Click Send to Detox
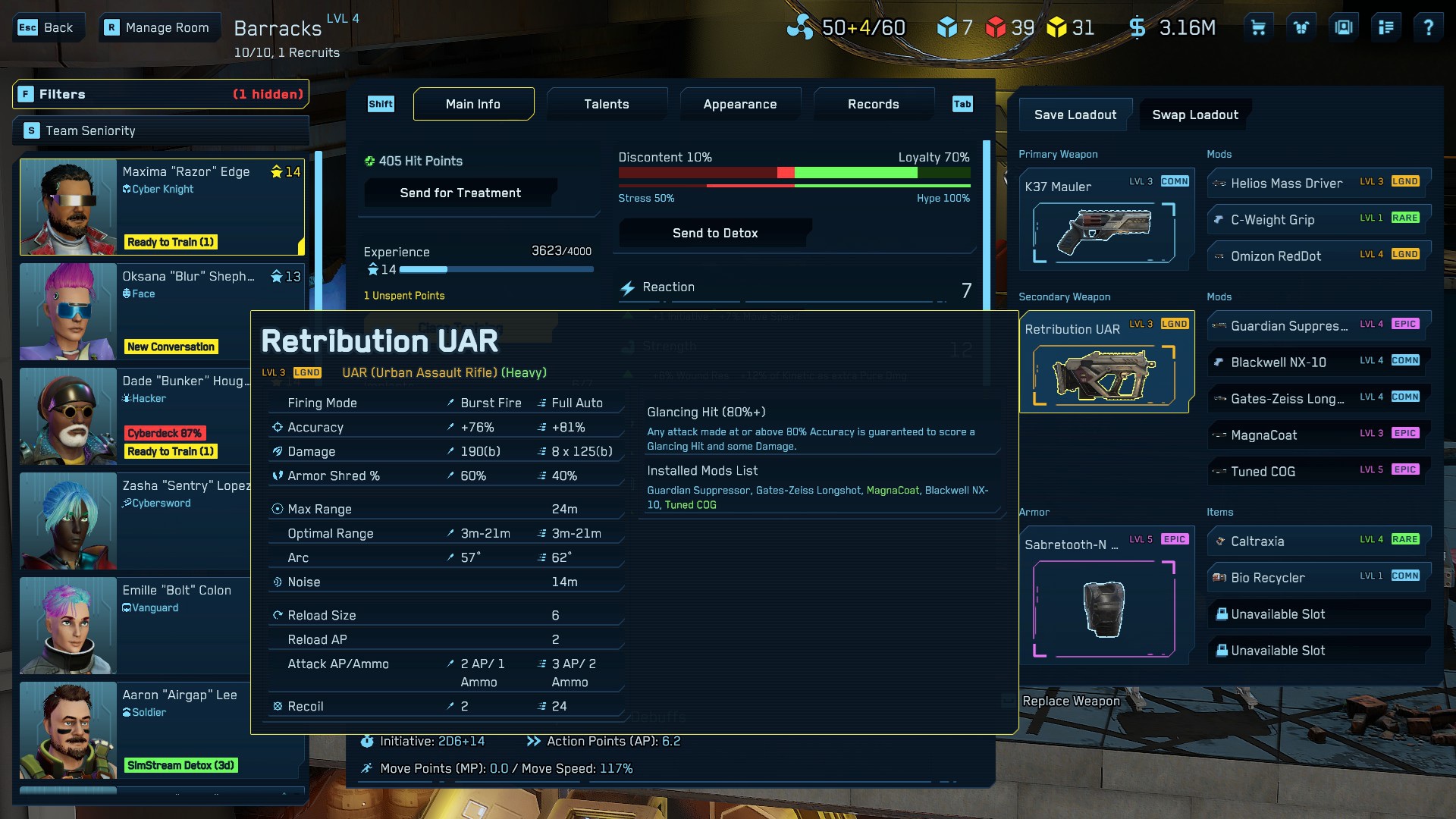1456x819 pixels. (714, 233)
